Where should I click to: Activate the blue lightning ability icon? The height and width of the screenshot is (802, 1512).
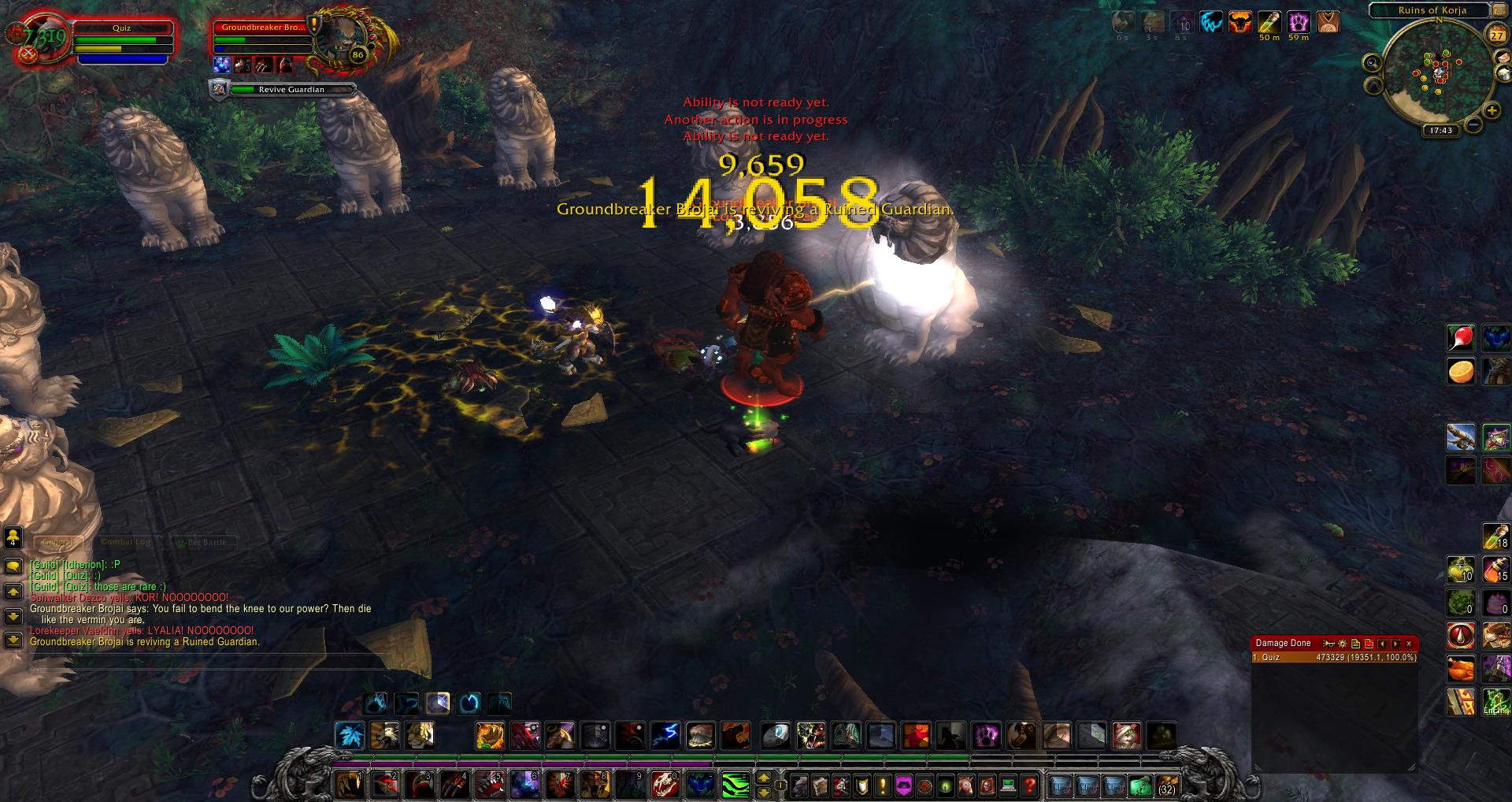pyautogui.click(x=665, y=736)
